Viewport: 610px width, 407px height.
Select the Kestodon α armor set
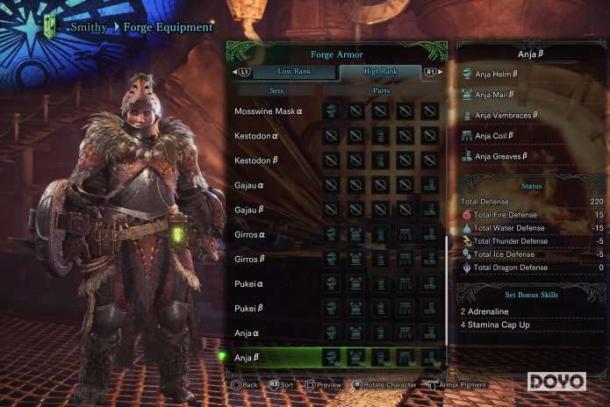(x=257, y=135)
